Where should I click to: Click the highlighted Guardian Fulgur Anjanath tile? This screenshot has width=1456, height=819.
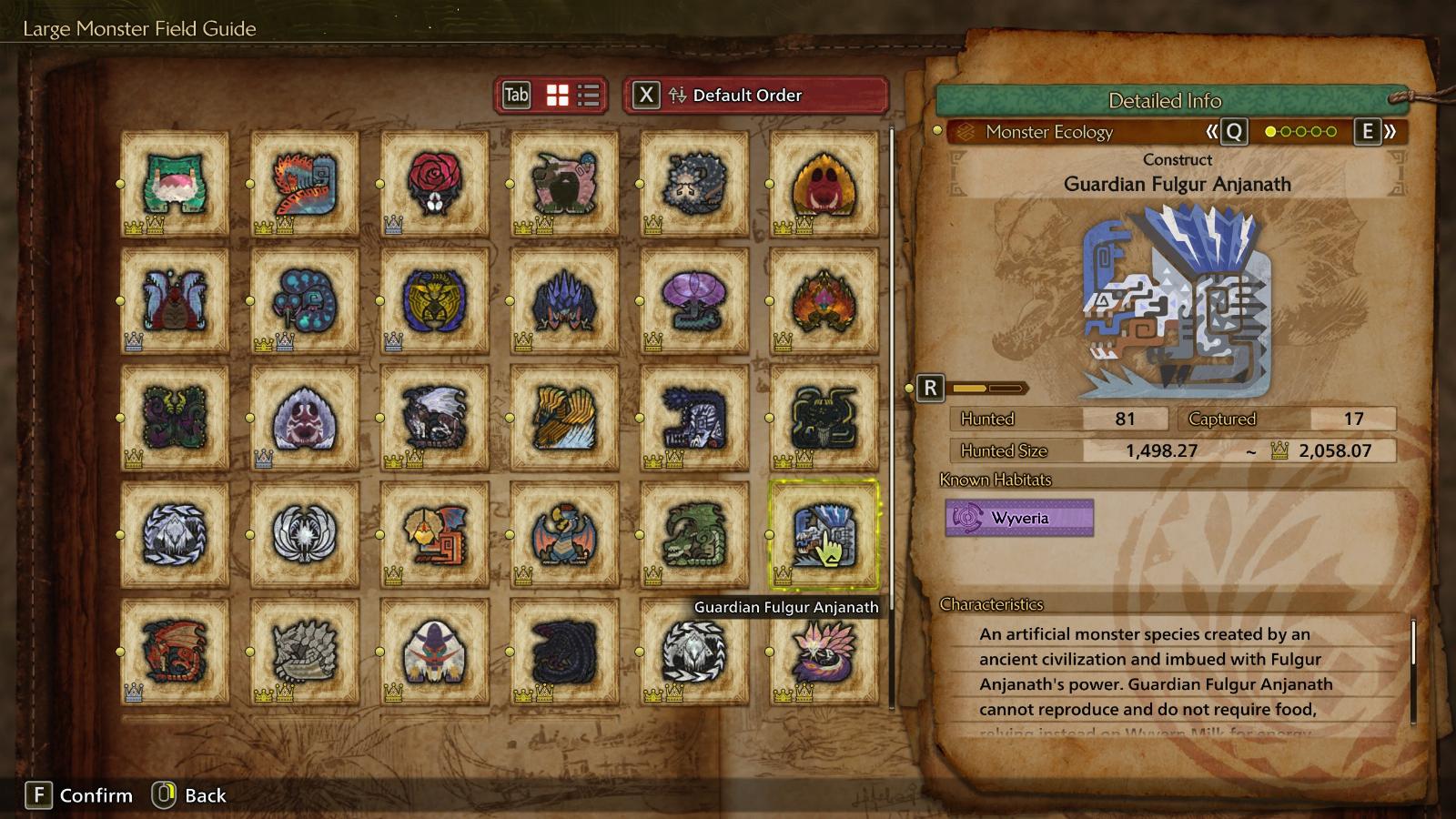click(824, 534)
